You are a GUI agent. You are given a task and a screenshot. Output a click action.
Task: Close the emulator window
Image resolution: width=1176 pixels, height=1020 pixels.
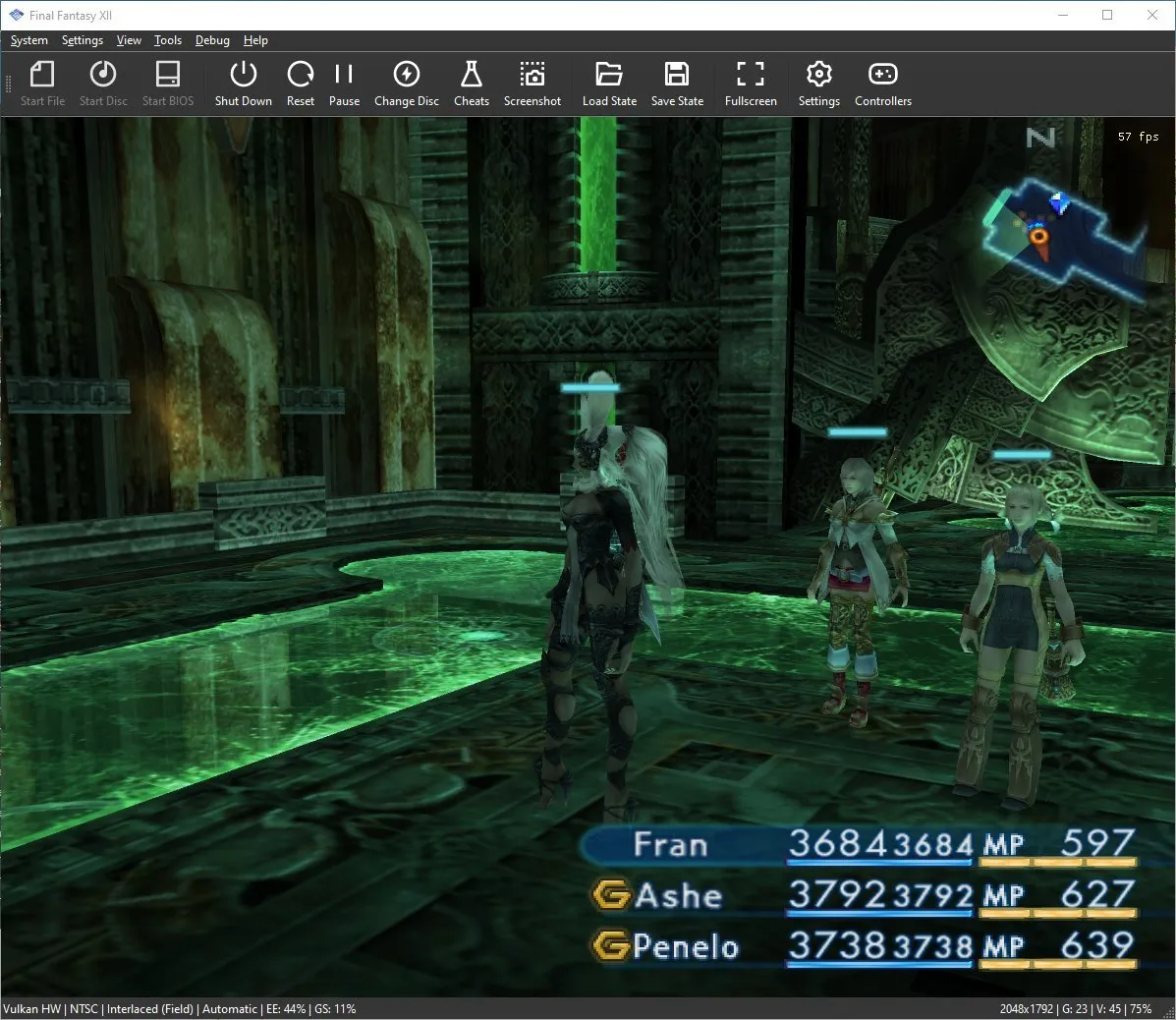coord(1152,15)
